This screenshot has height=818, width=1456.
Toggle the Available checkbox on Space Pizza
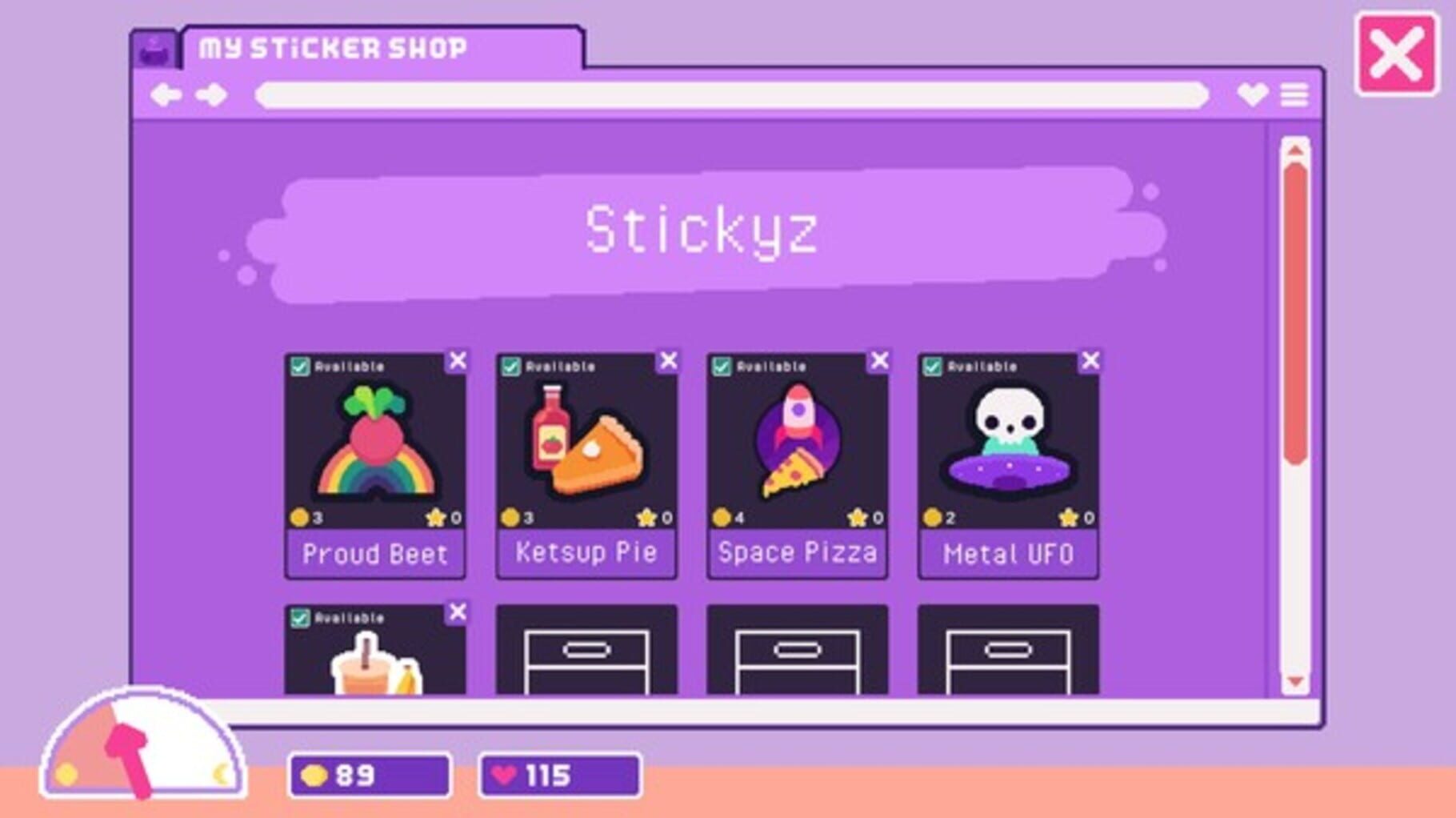723,364
